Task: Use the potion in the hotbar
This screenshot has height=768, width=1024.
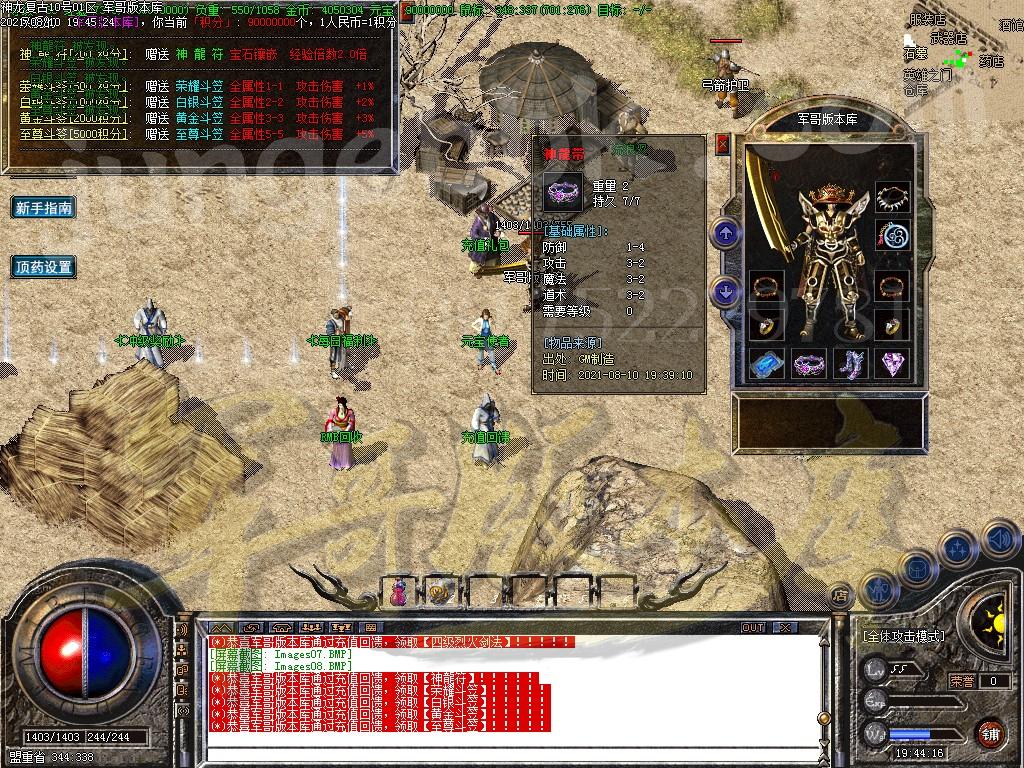Action: click(x=399, y=592)
